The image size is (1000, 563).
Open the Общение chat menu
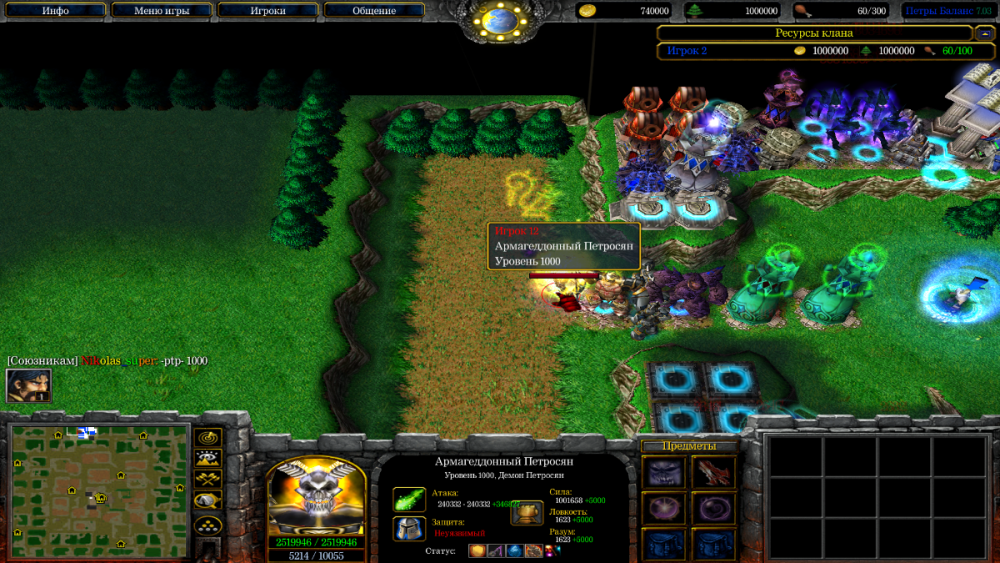(374, 11)
